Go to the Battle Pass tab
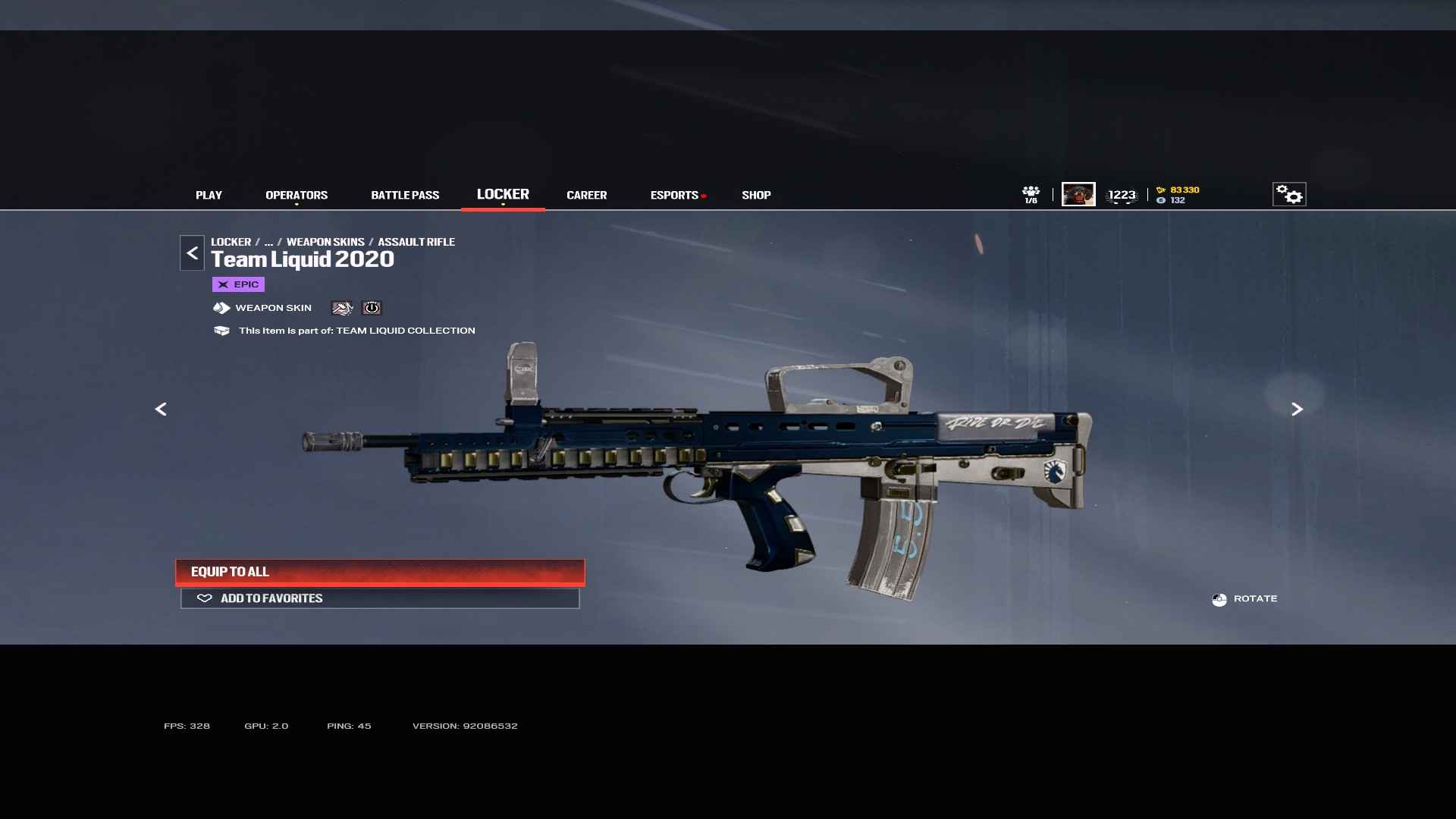1456x819 pixels. click(x=405, y=195)
